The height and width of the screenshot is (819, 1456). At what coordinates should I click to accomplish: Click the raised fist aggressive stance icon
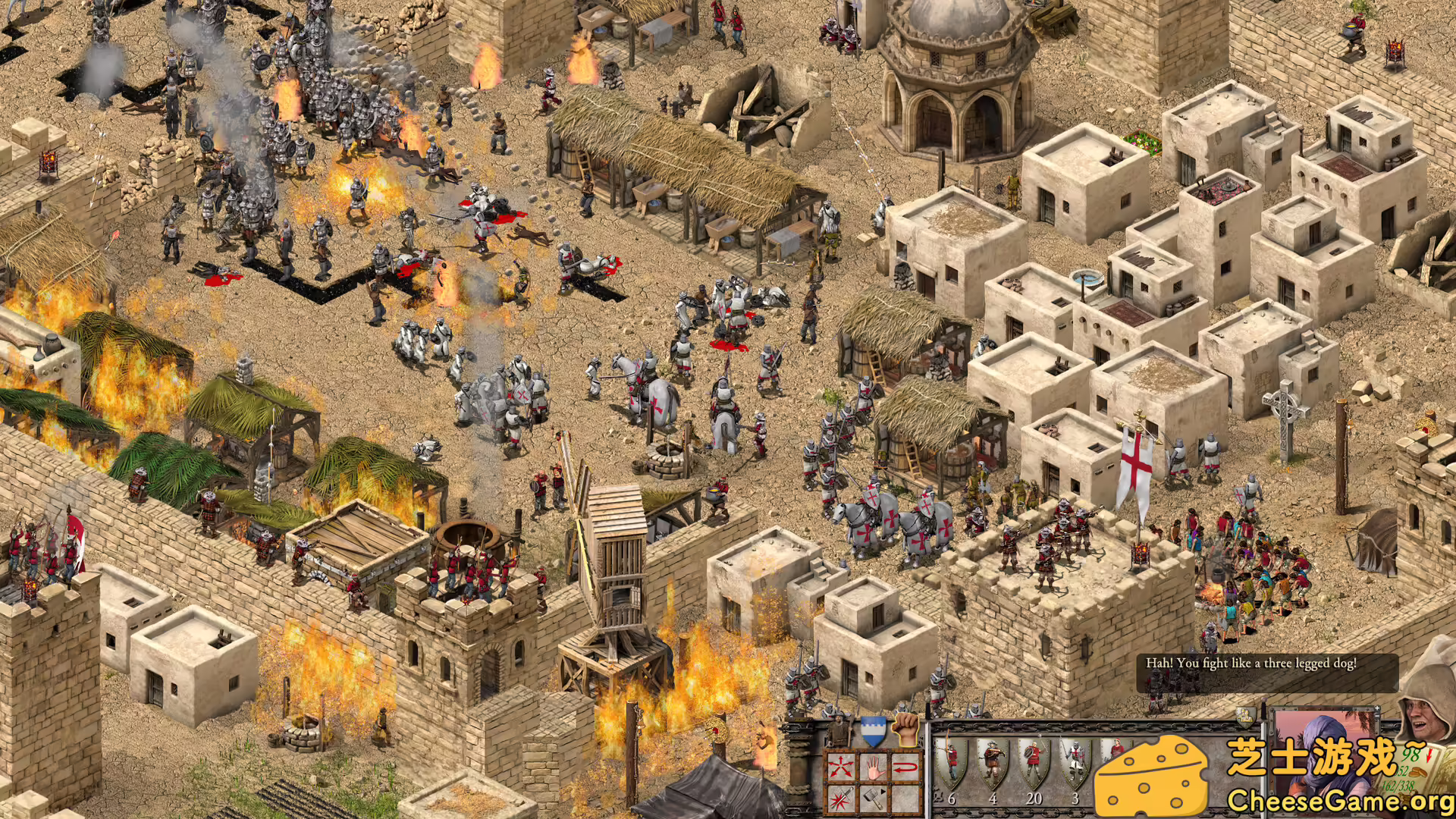pos(905,731)
